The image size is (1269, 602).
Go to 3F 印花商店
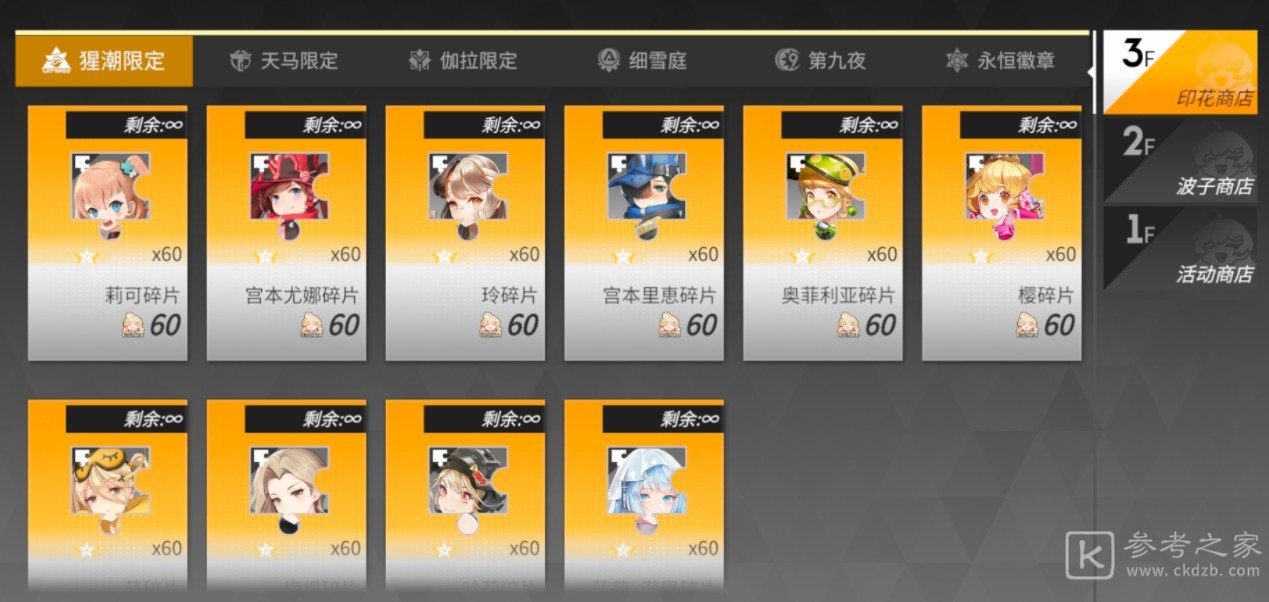click(1181, 72)
